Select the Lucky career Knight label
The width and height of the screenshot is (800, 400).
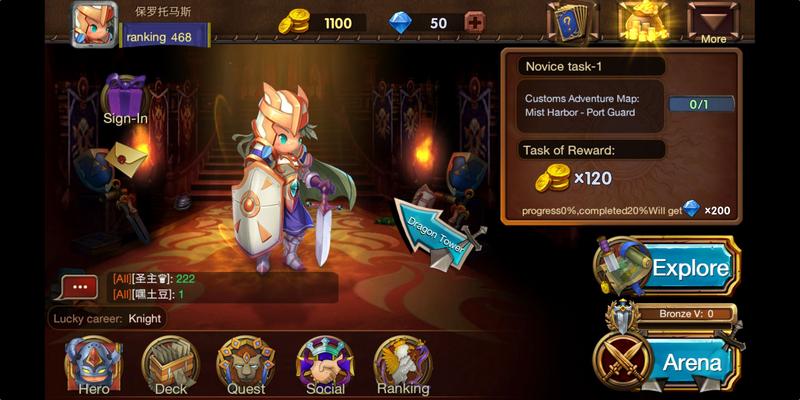(108, 318)
